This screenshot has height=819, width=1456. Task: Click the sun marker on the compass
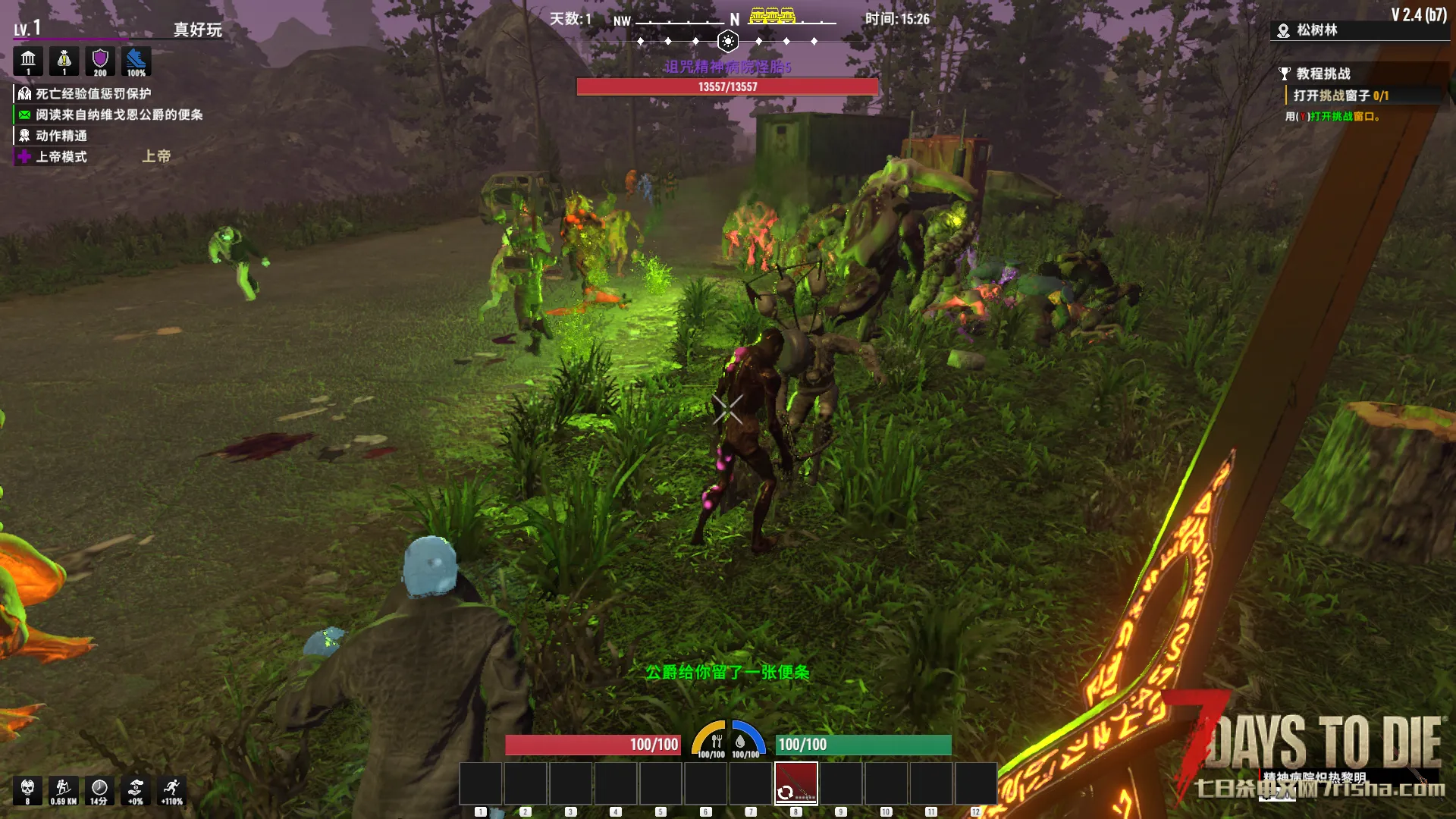tap(728, 41)
